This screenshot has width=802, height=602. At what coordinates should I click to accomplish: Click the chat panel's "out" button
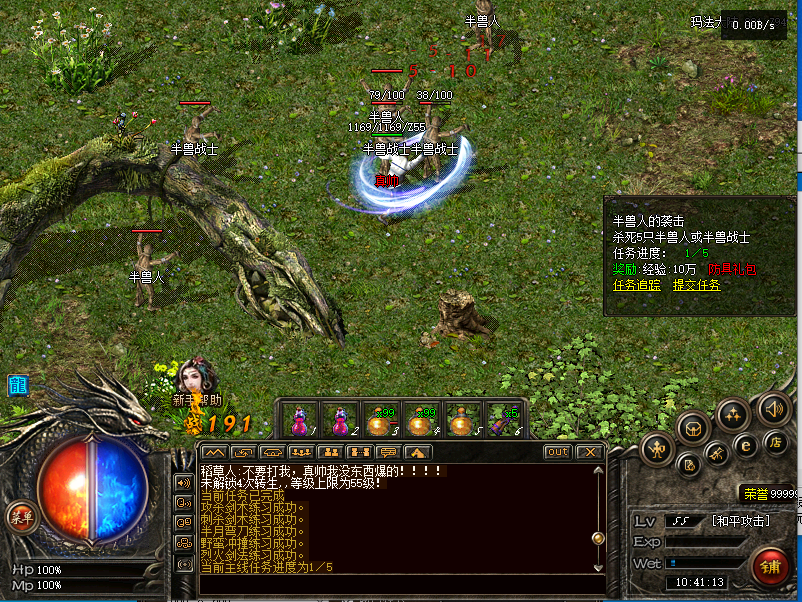[x=557, y=452]
